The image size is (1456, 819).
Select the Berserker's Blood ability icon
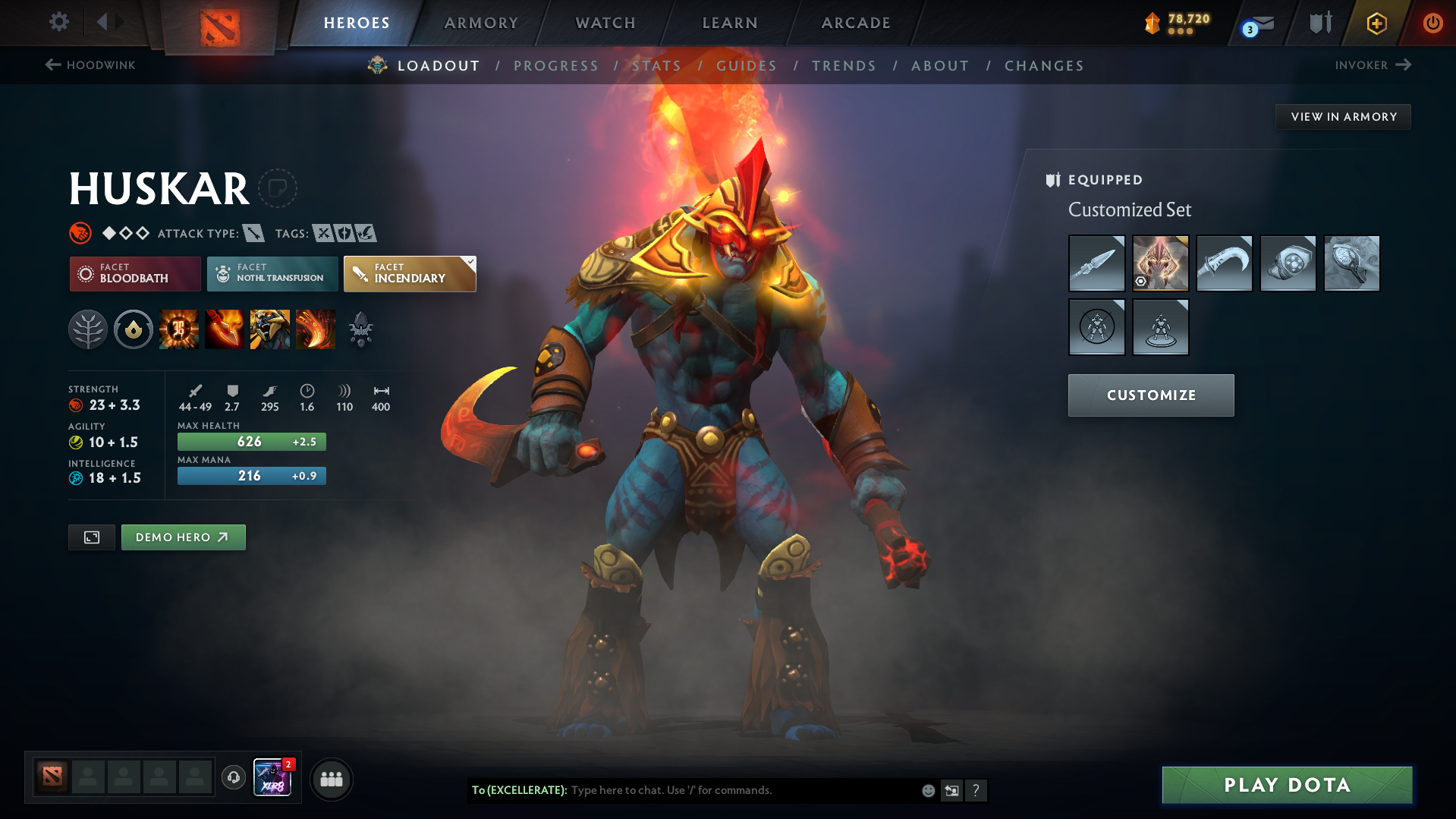coord(270,329)
